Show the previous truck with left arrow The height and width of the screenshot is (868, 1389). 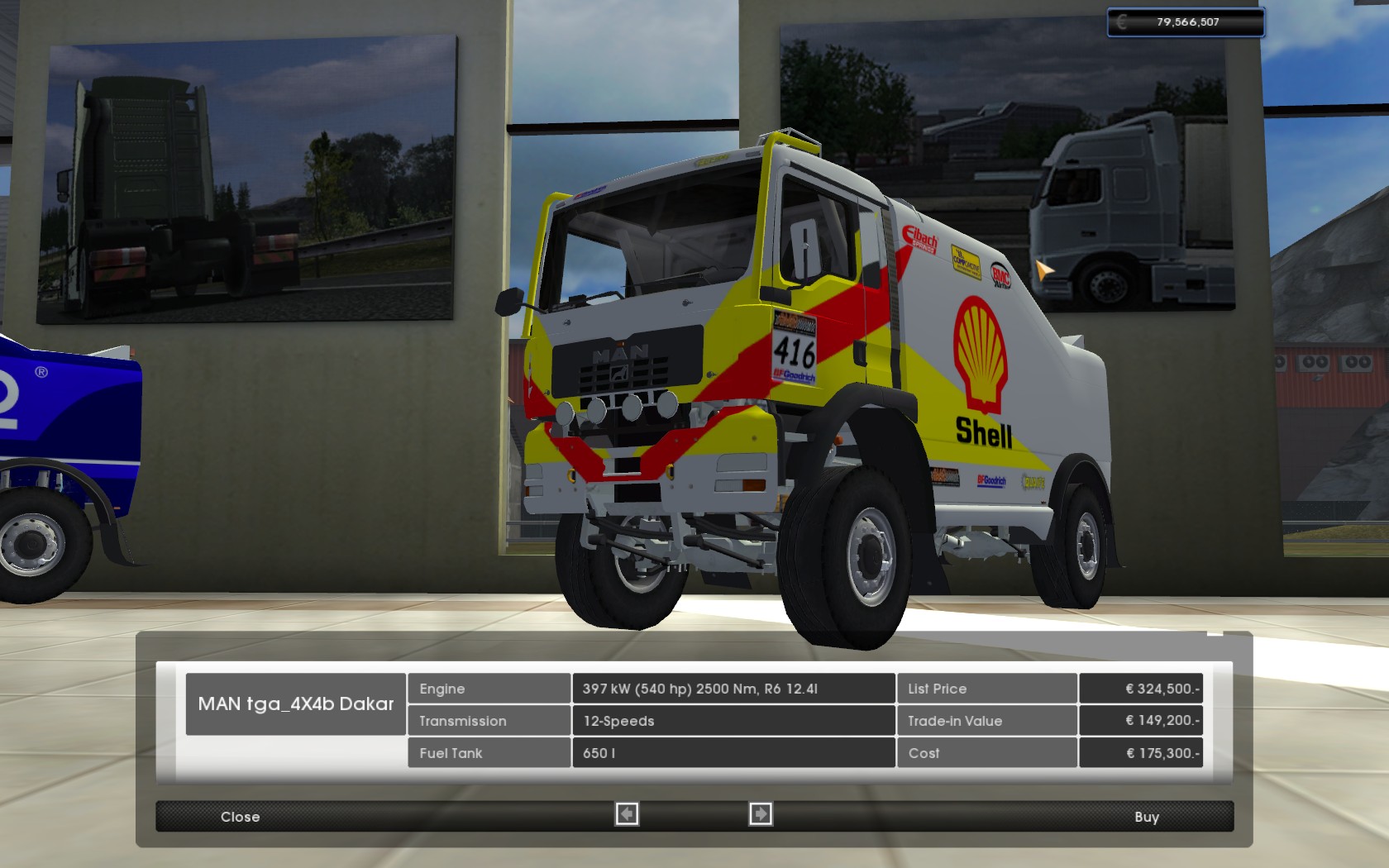[627, 815]
